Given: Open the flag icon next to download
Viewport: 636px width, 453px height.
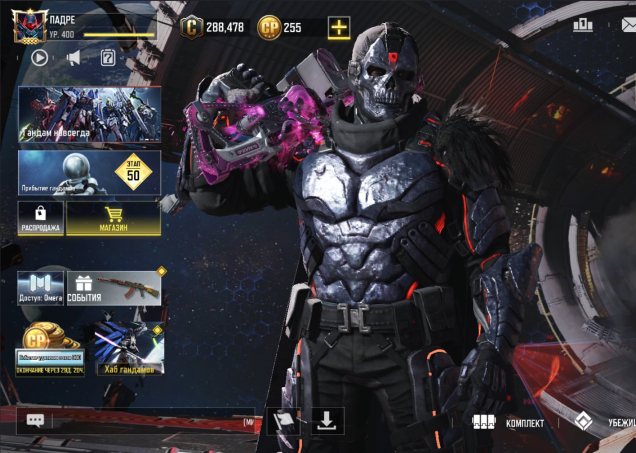Looking at the screenshot, I should [283, 420].
